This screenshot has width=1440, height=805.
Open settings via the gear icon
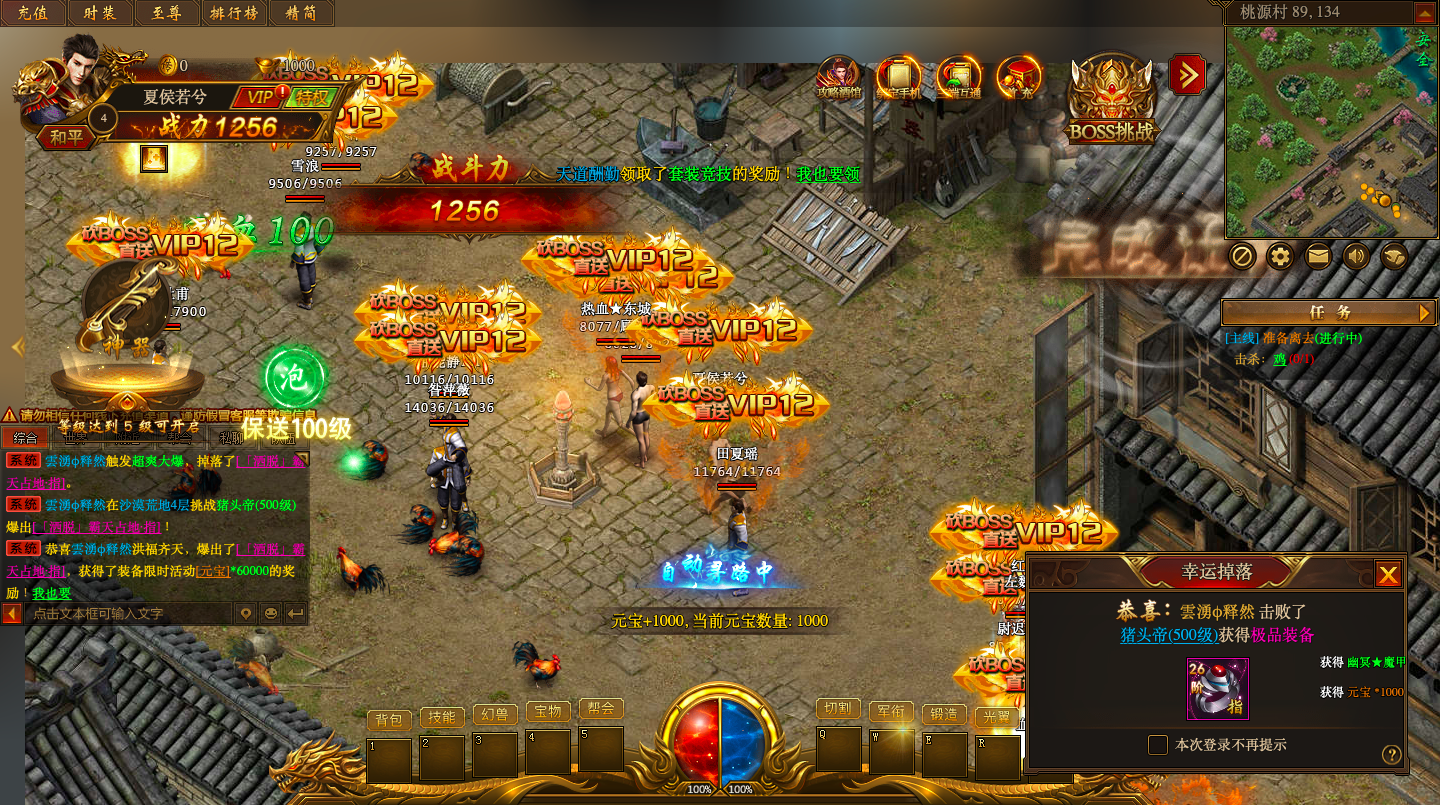(1280, 257)
